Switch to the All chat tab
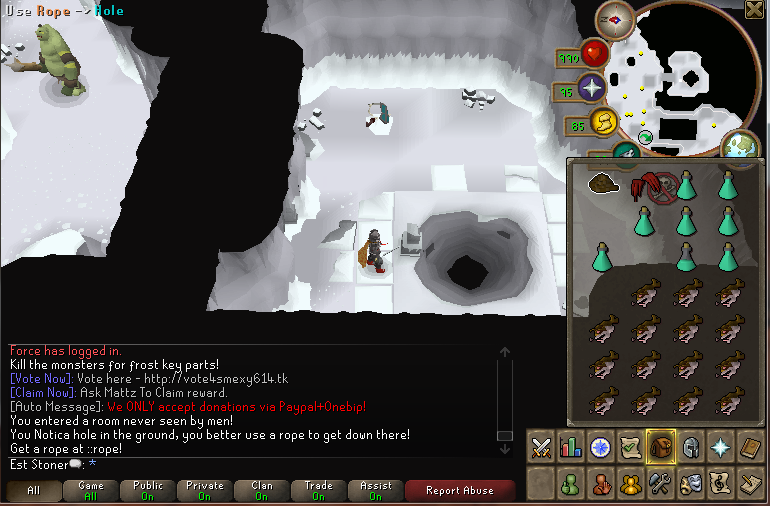The height and width of the screenshot is (506, 770). (x=35, y=490)
